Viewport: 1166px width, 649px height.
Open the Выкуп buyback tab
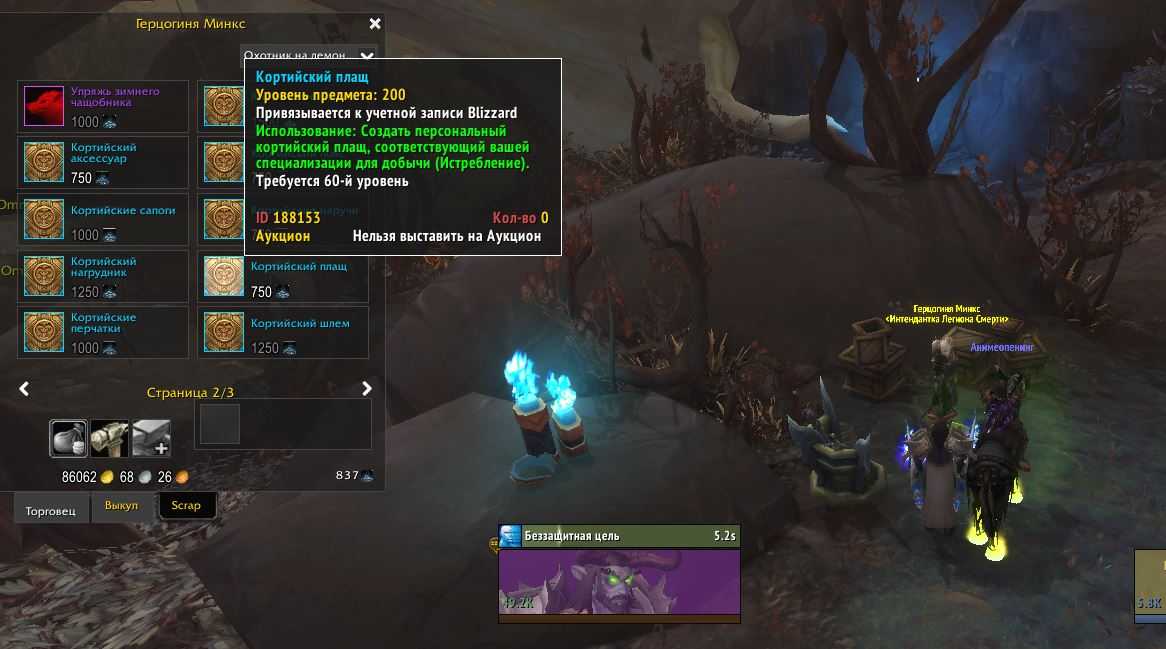point(121,506)
